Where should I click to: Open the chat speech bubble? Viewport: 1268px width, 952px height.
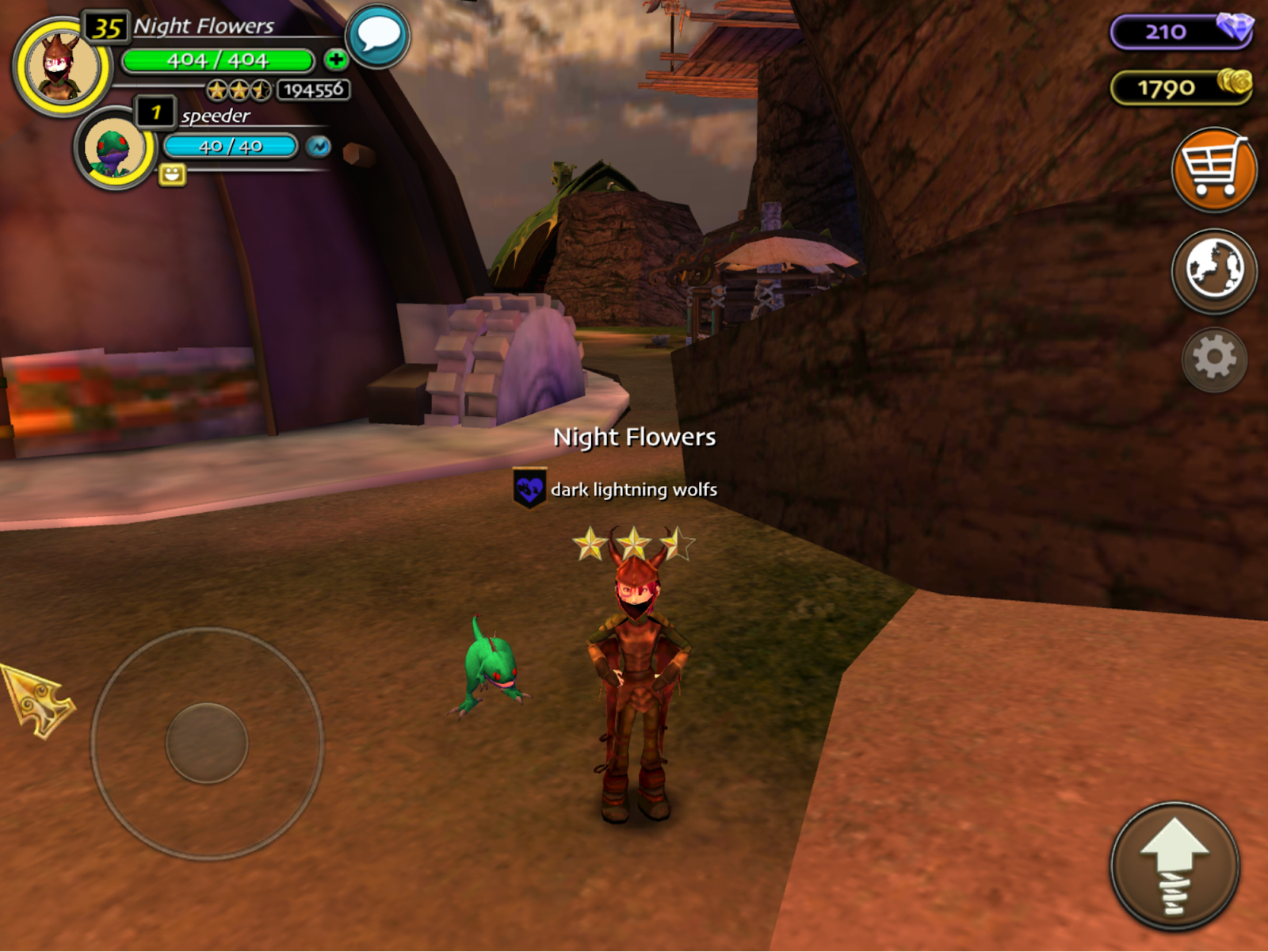click(x=378, y=36)
